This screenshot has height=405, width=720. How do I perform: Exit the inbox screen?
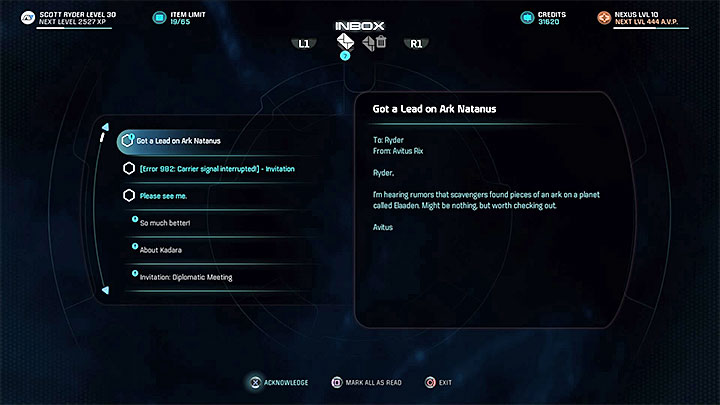point(439,382)
